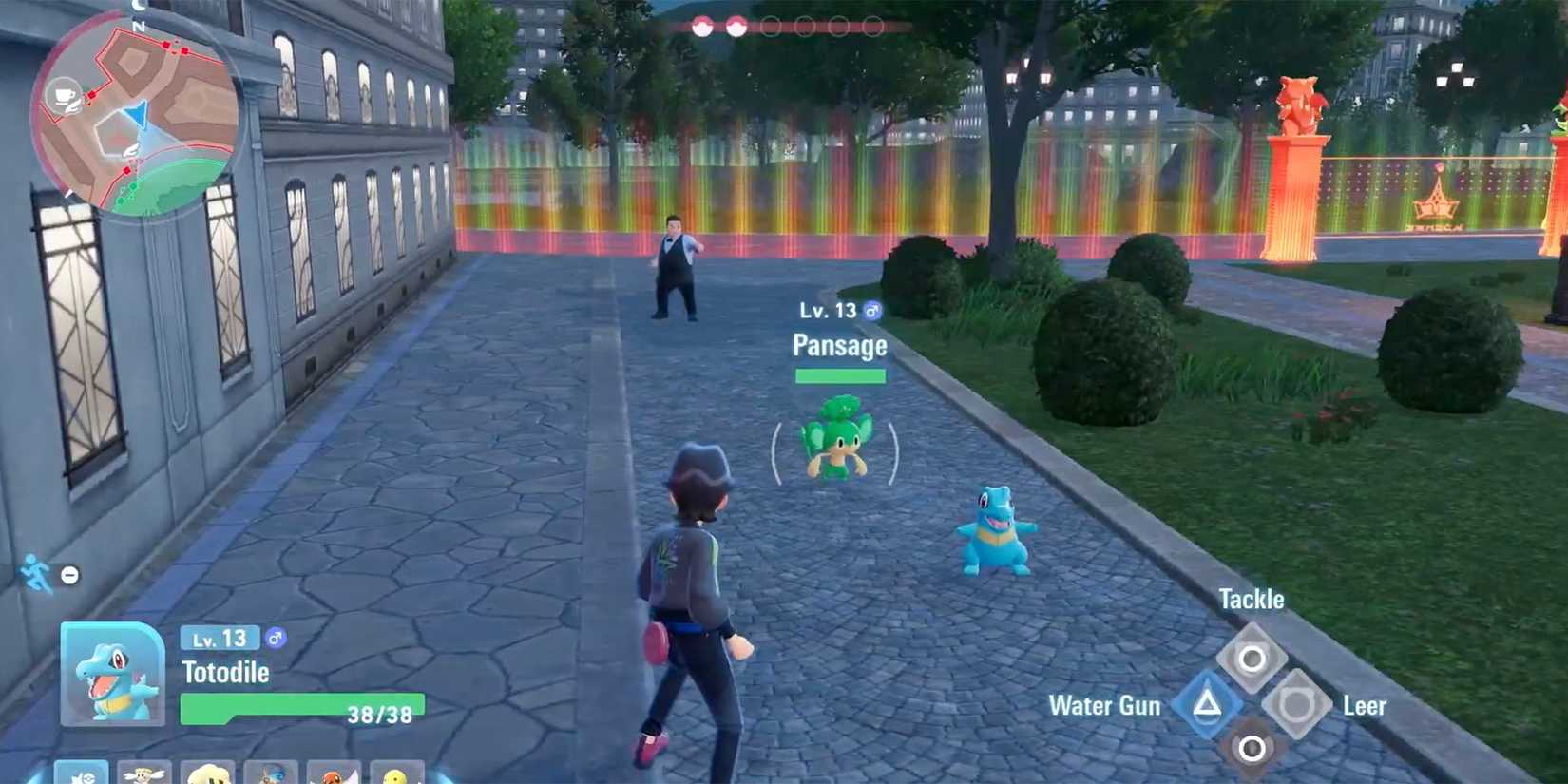The image size is (1568, 784).
Task: Click the second Poké Ball in the top battle tracker
Action: point(736,26)
